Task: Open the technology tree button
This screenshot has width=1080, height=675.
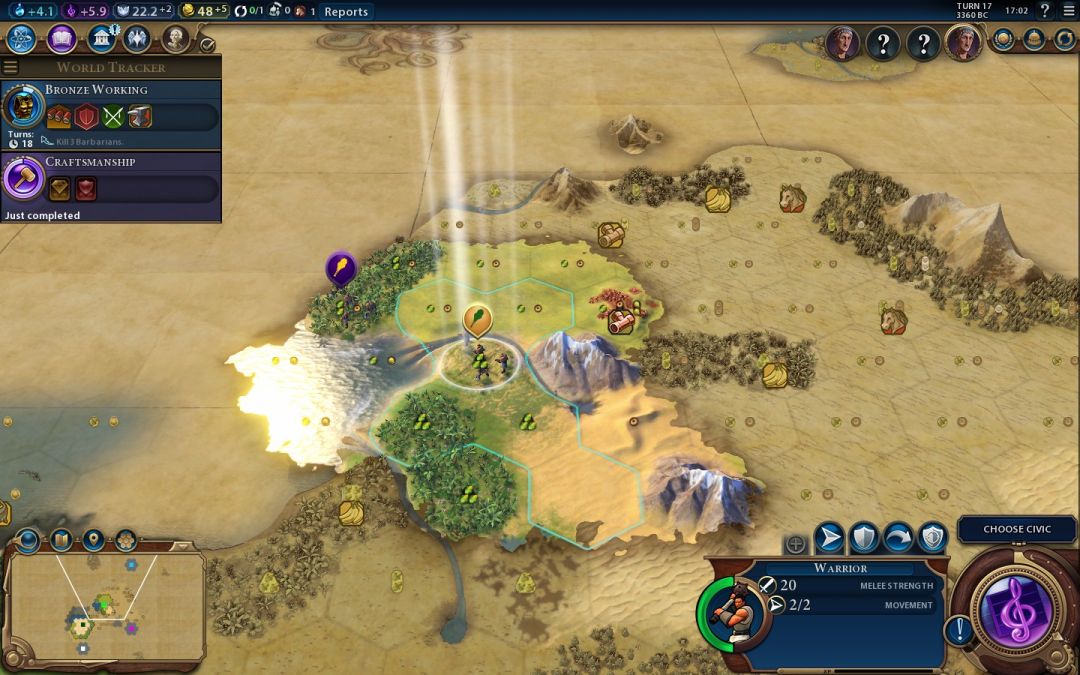Action: (22, 39)
